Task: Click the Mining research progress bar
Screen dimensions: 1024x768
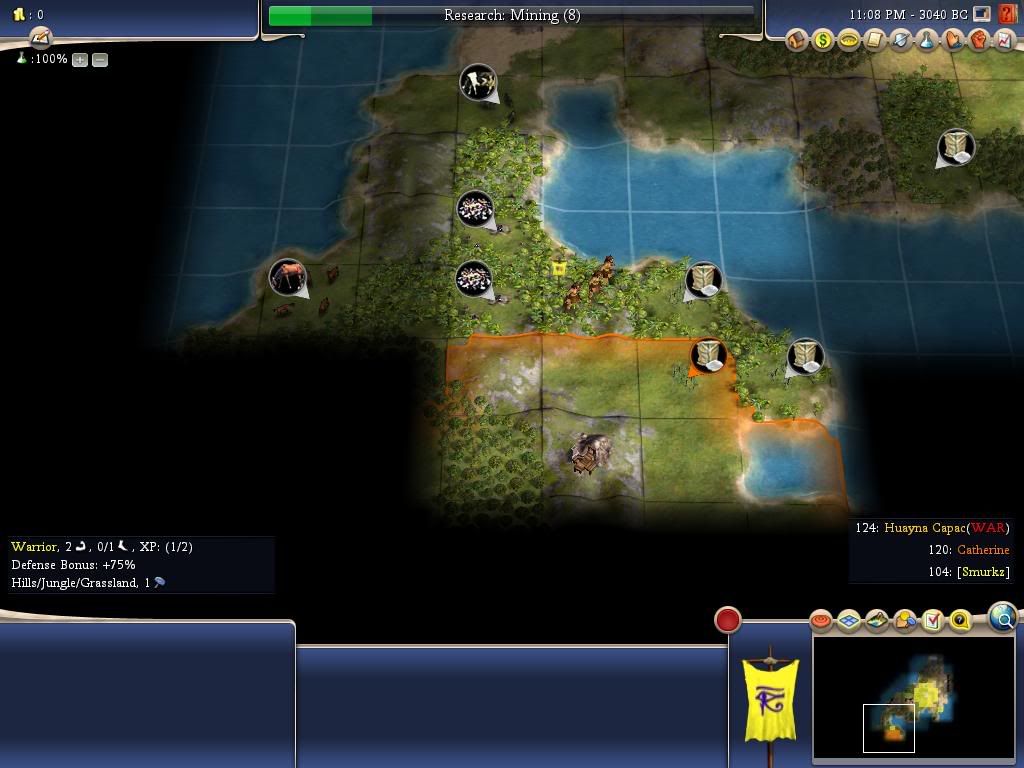Action: tap(511, 15)
